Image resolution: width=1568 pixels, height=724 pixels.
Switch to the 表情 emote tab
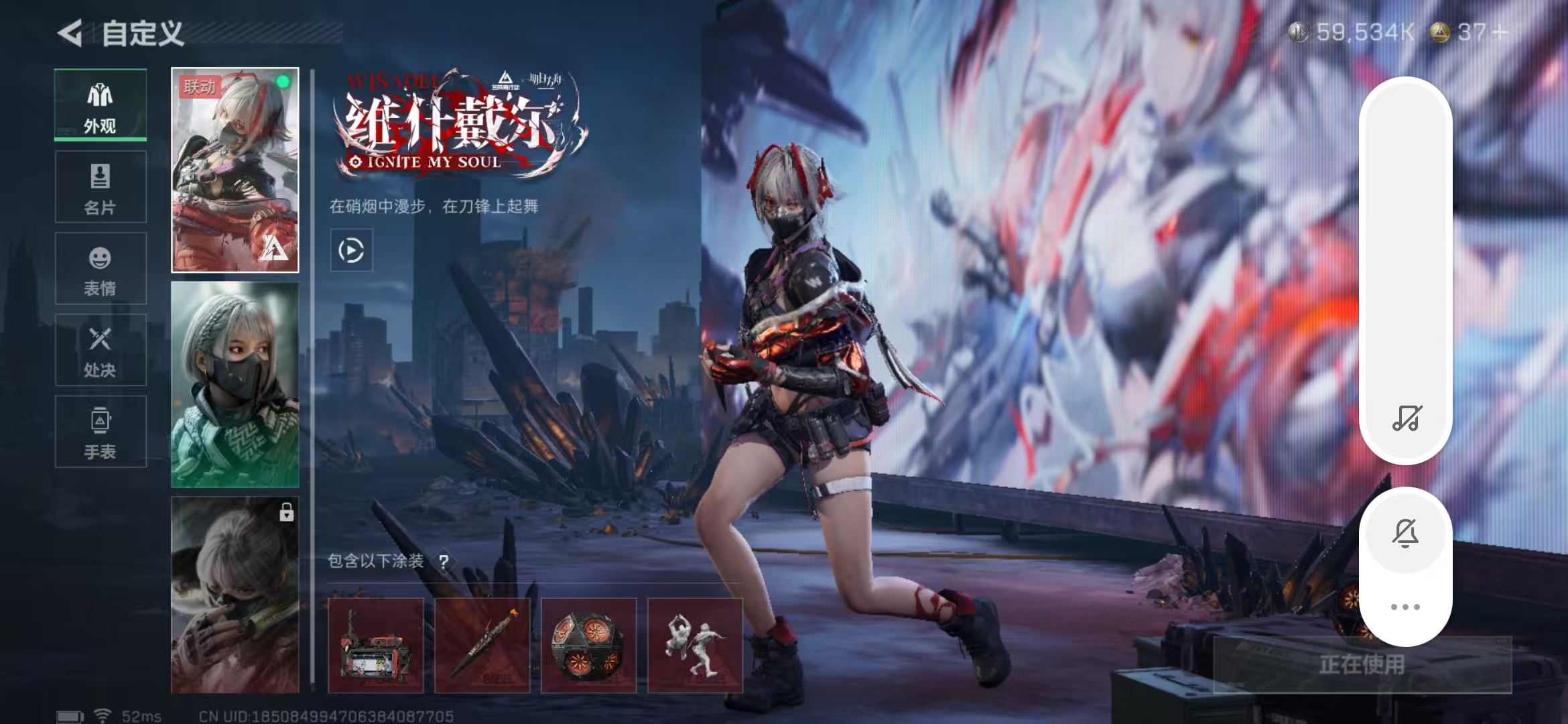[101, 269]
